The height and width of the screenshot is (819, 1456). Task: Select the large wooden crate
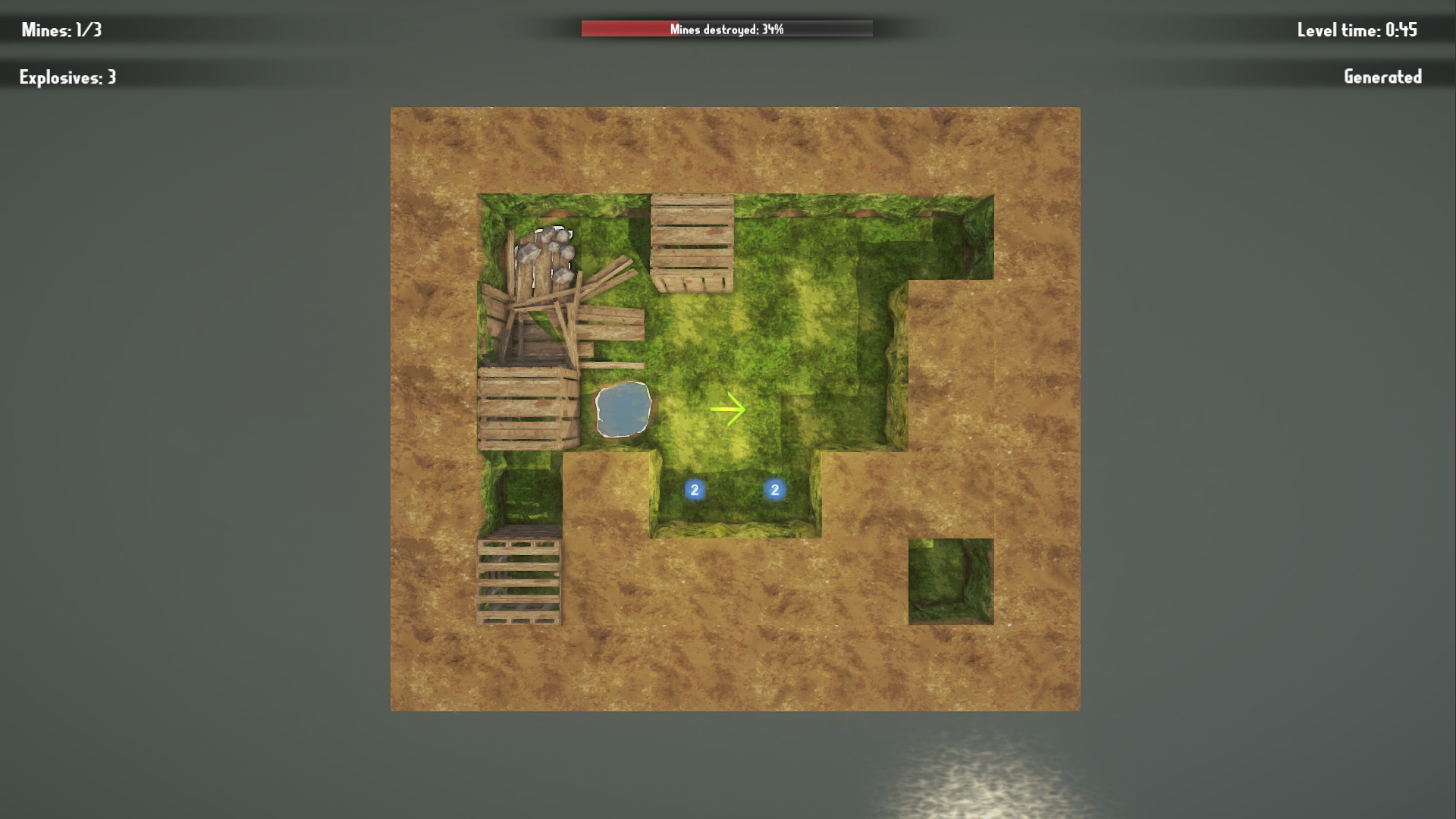click(526, 409)
